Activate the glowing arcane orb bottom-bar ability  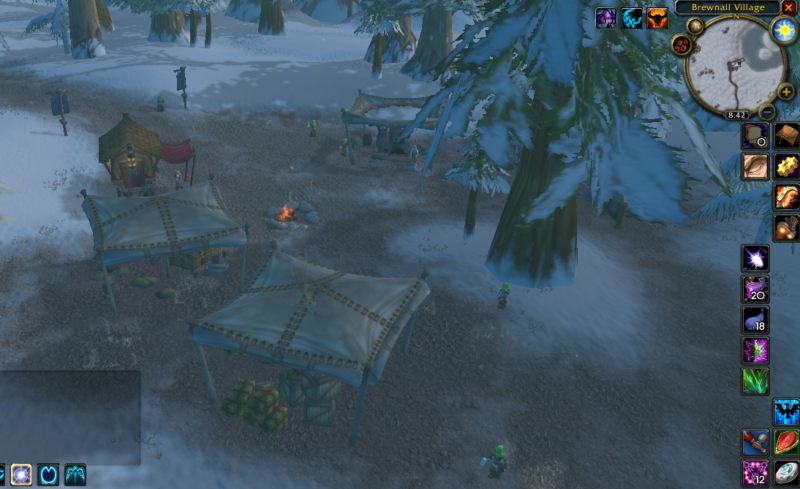(x=21, y=475)
